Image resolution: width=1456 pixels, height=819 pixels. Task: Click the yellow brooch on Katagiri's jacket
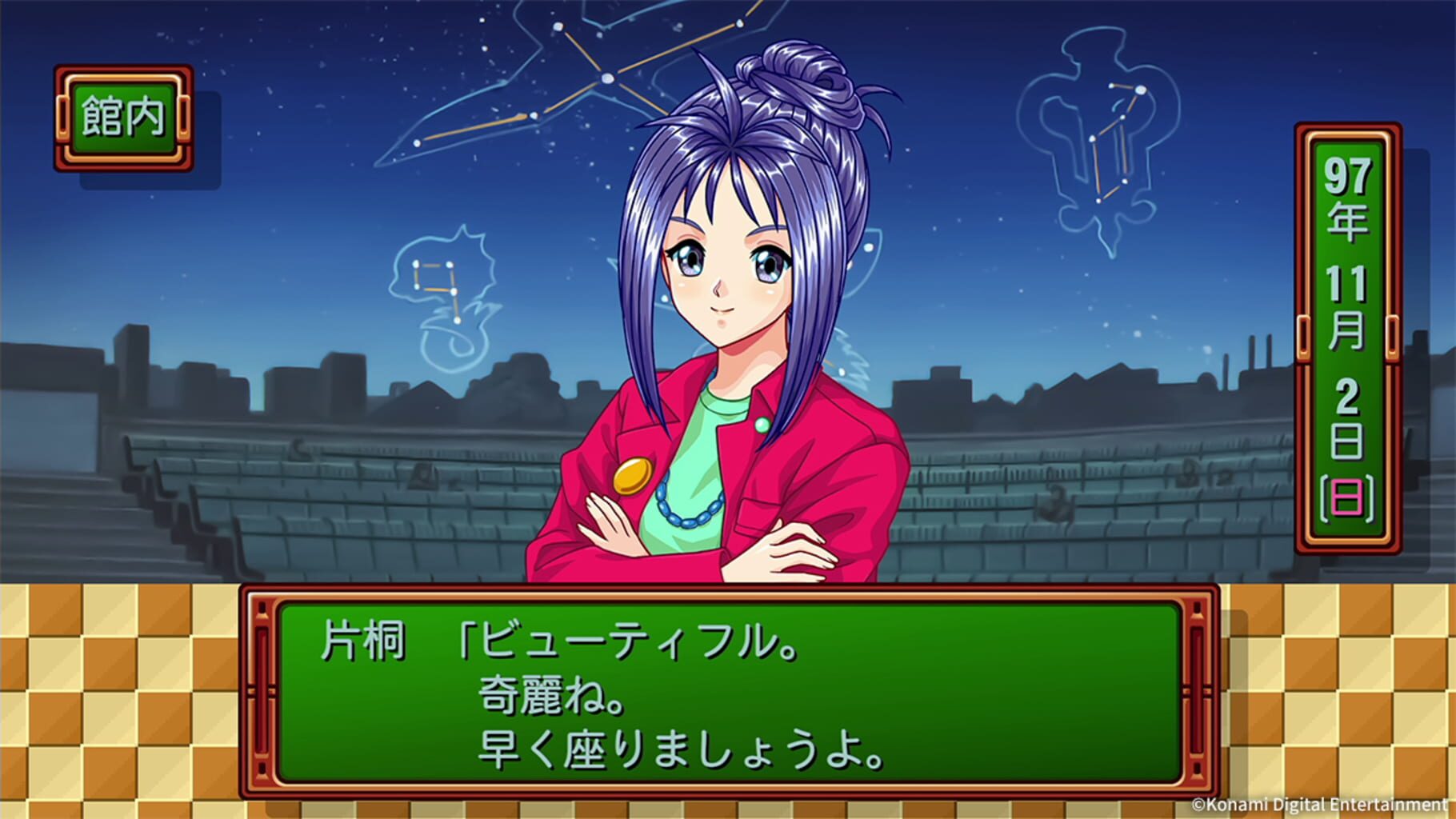pos(635,474)
